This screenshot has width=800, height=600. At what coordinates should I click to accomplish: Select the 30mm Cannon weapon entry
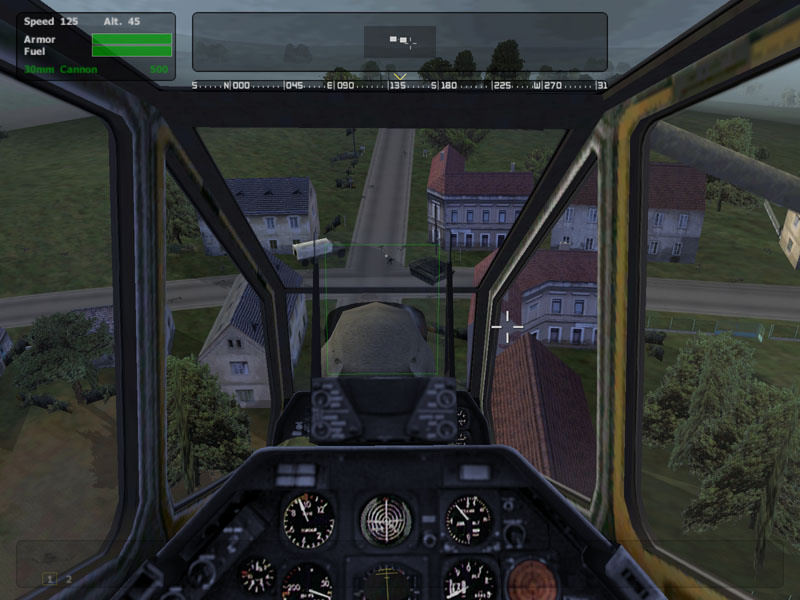pyautogui.click(x=61, y=70)
